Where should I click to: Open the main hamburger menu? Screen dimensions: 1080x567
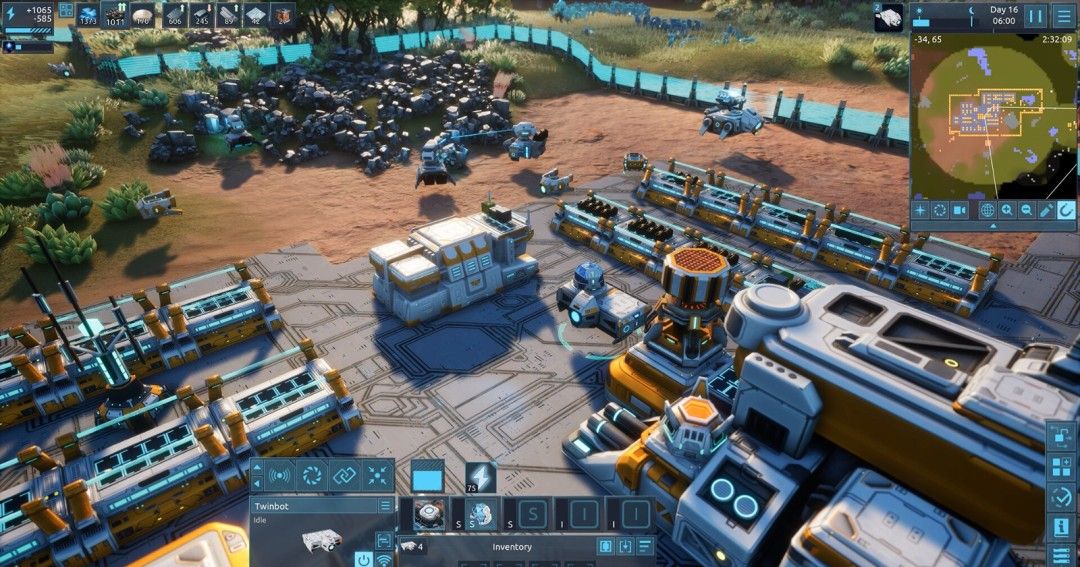1063,16
